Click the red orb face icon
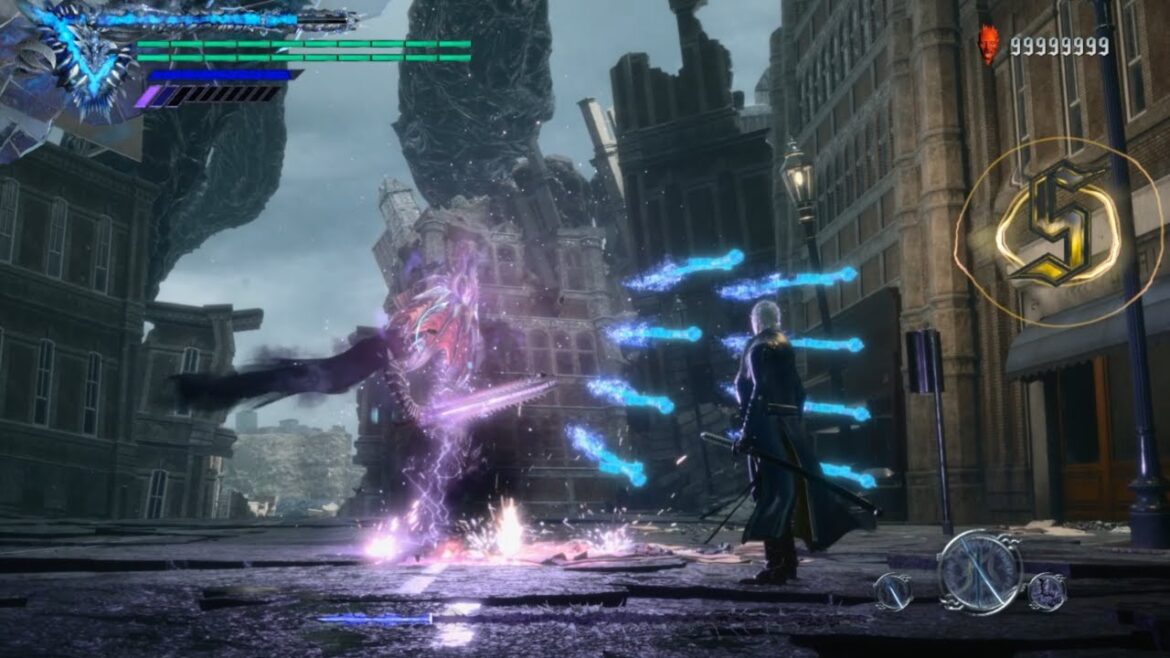 [x=988, y=45]
